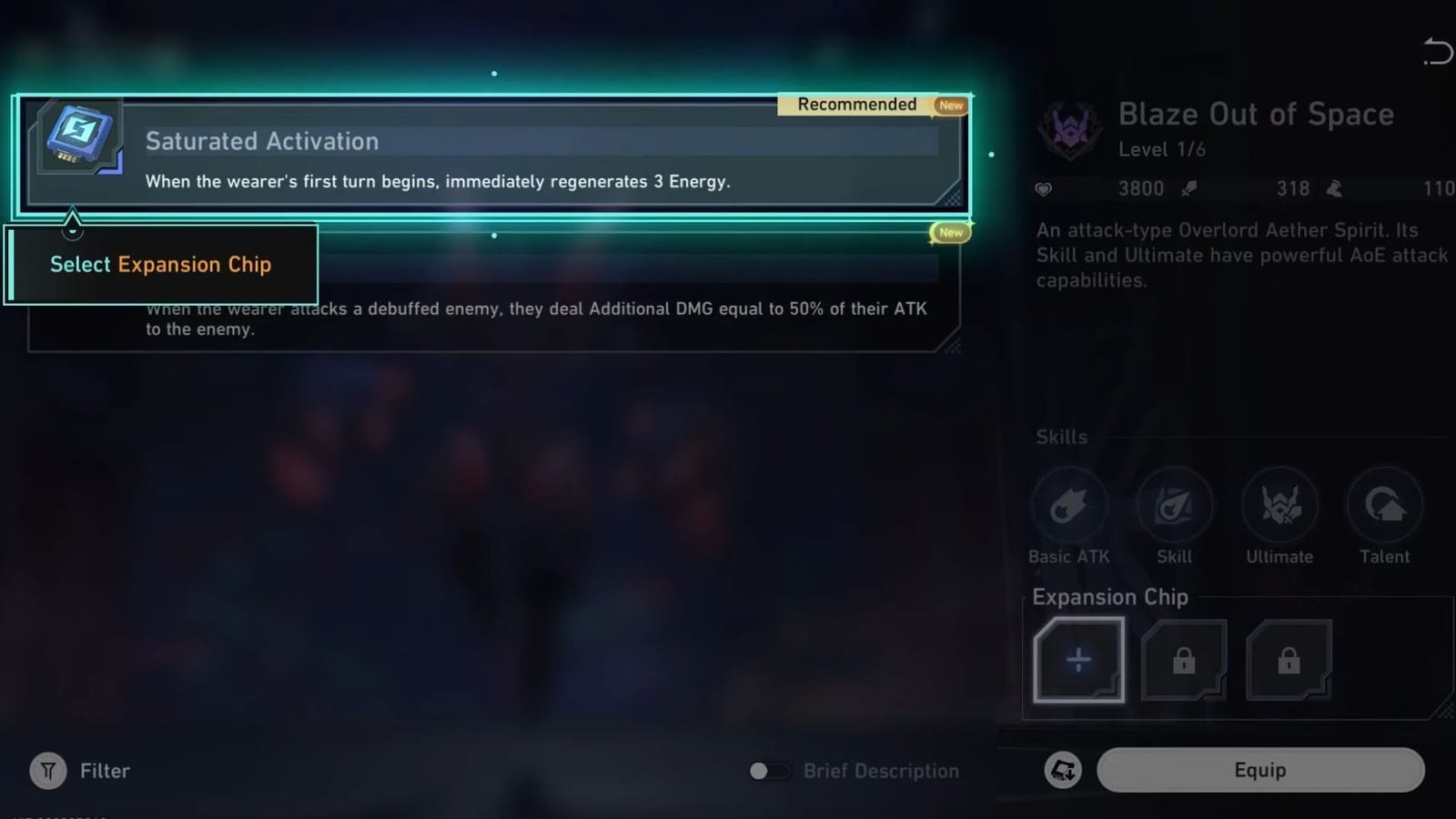The height and width of the screenshot is (819, 1456).
Task: Click the second locked Expansion Chip slot
Action: point(1183,662)
